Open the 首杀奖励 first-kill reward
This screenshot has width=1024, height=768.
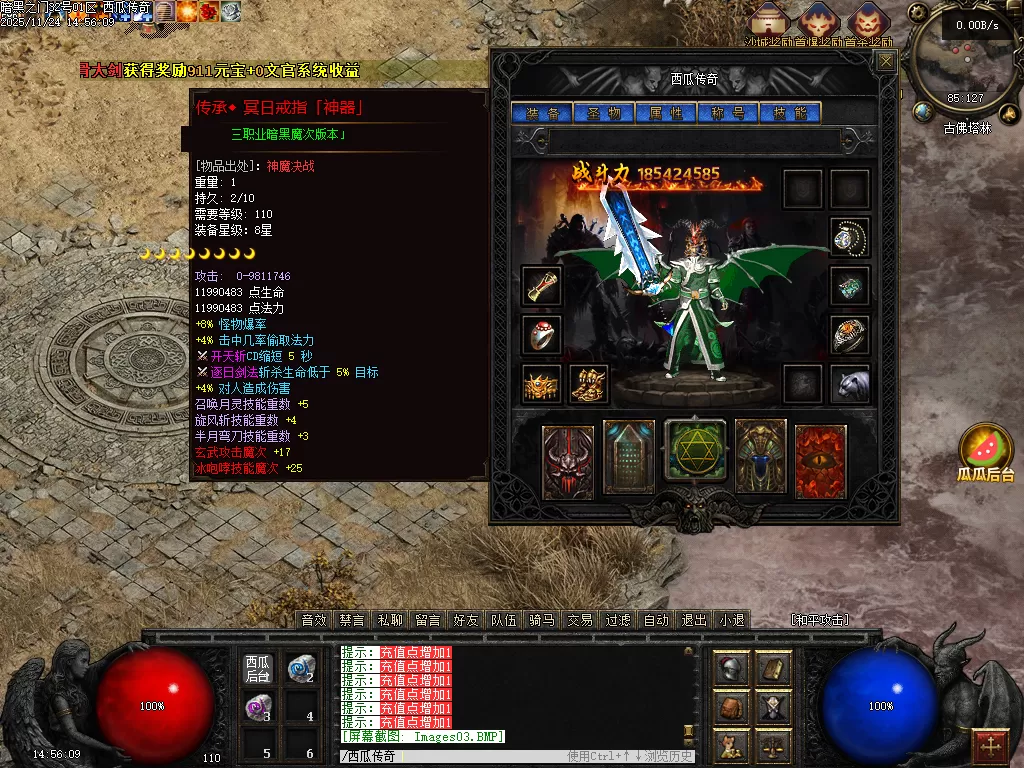click(x=866, y=22)
